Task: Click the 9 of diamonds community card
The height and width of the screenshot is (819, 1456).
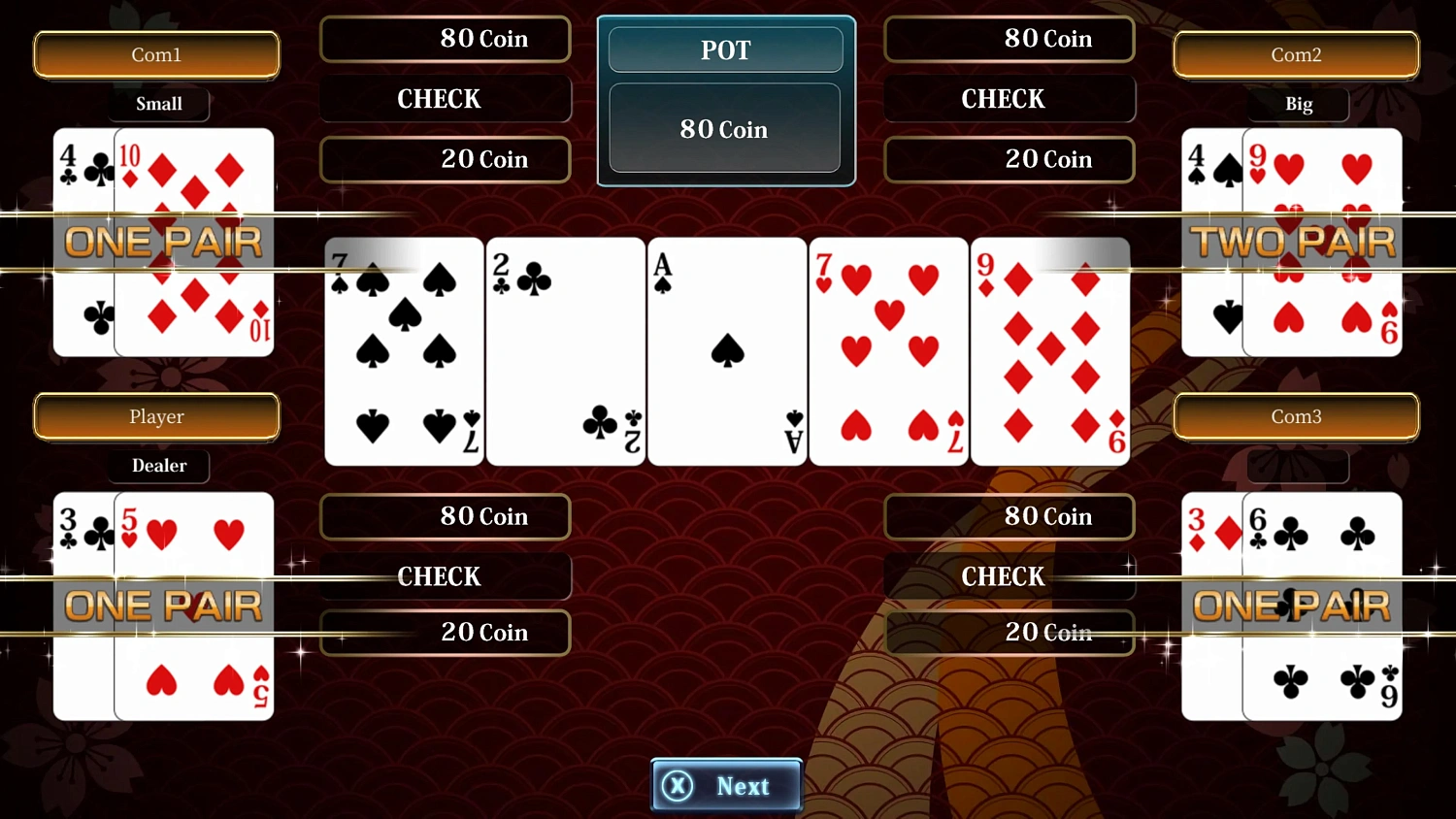Action: [x=1049, y=351]
